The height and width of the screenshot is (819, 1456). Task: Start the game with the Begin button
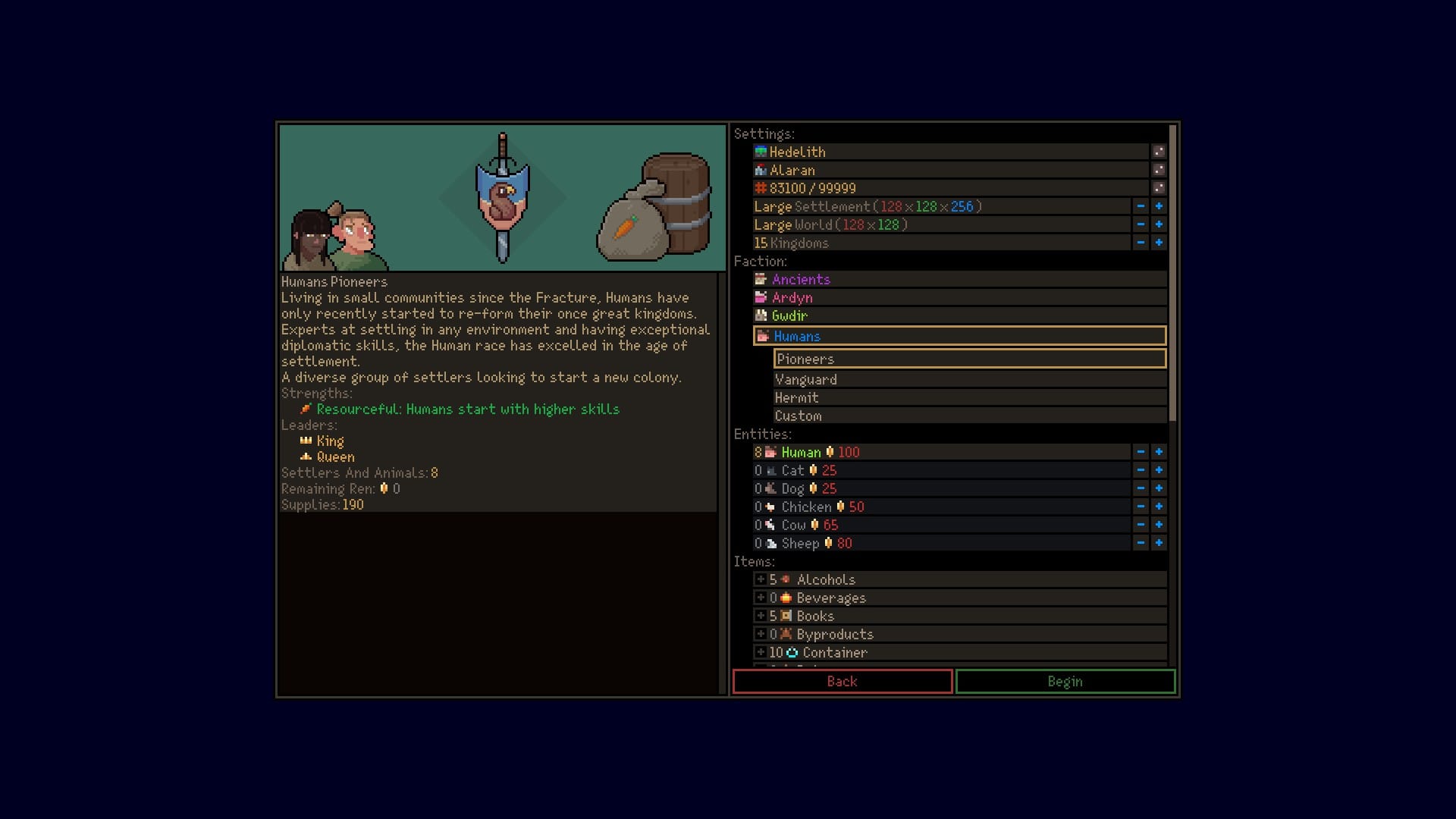coord(1065,681)
